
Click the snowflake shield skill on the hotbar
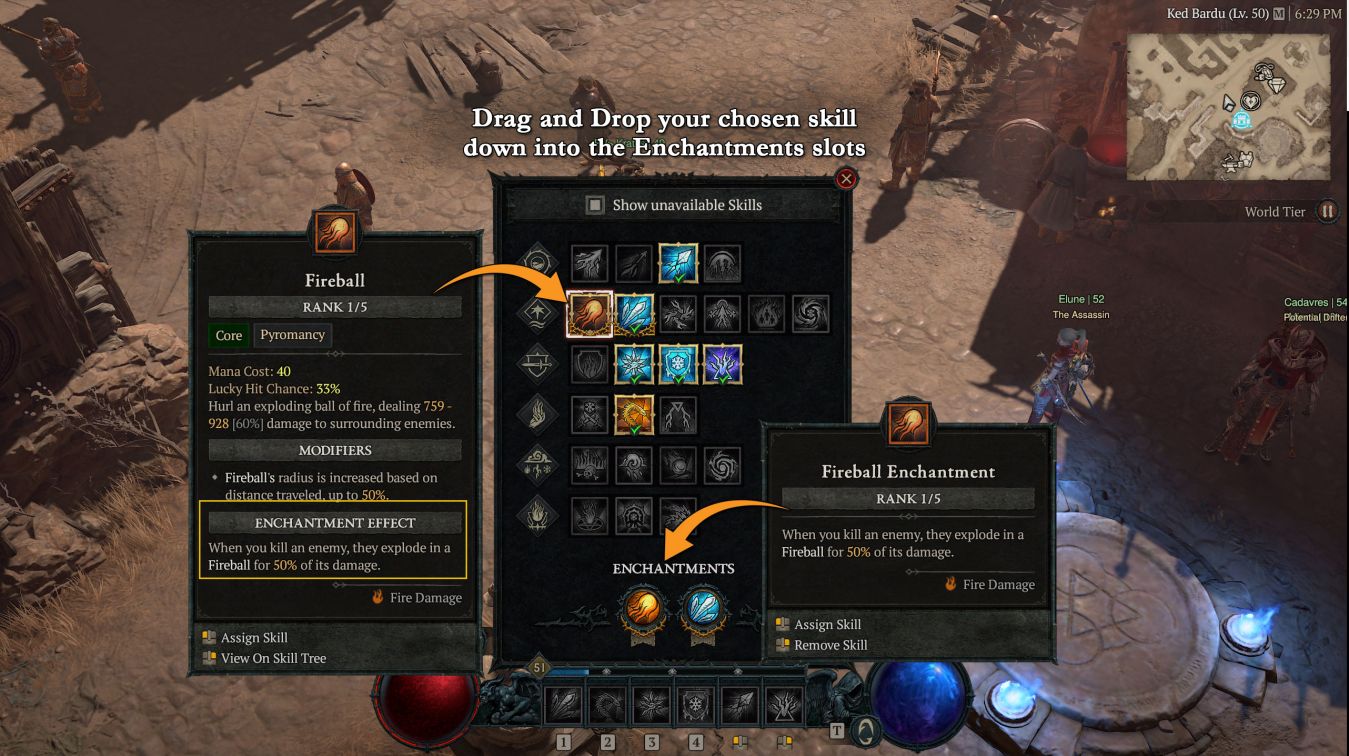coord(694,705)
